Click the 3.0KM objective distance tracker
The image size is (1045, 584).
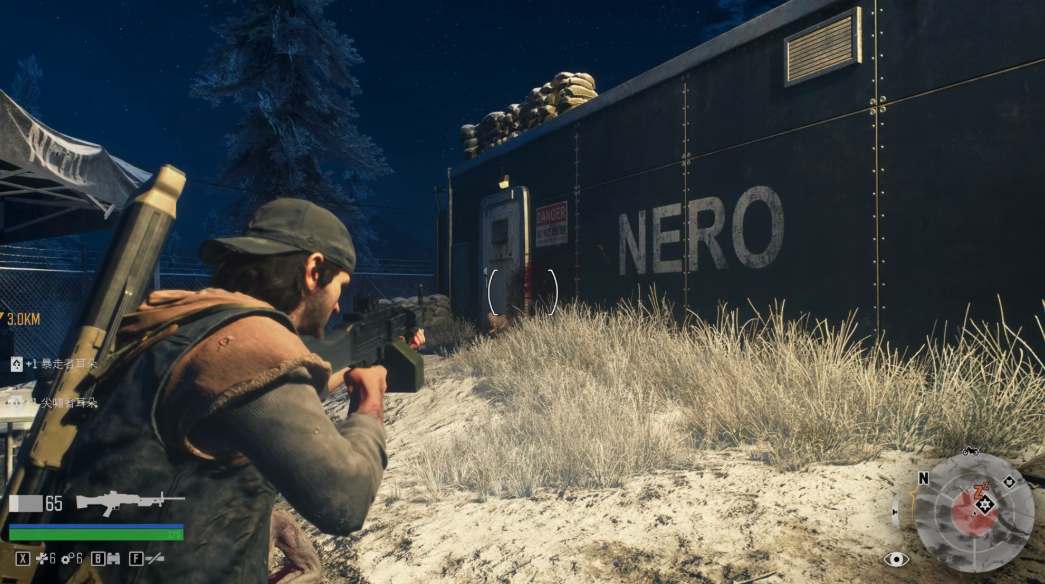pos(23,320)
